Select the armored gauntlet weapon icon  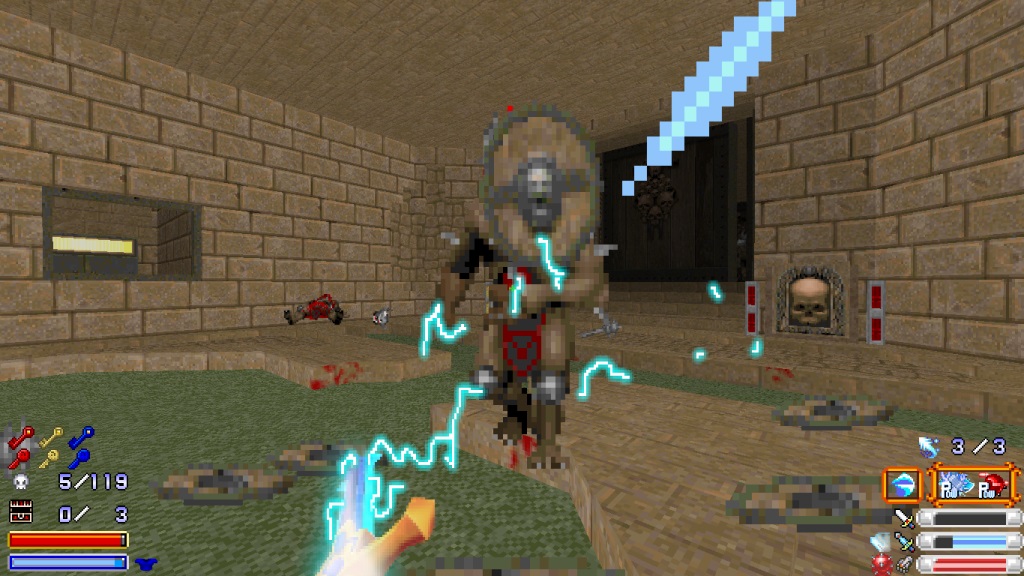point(904,564)
